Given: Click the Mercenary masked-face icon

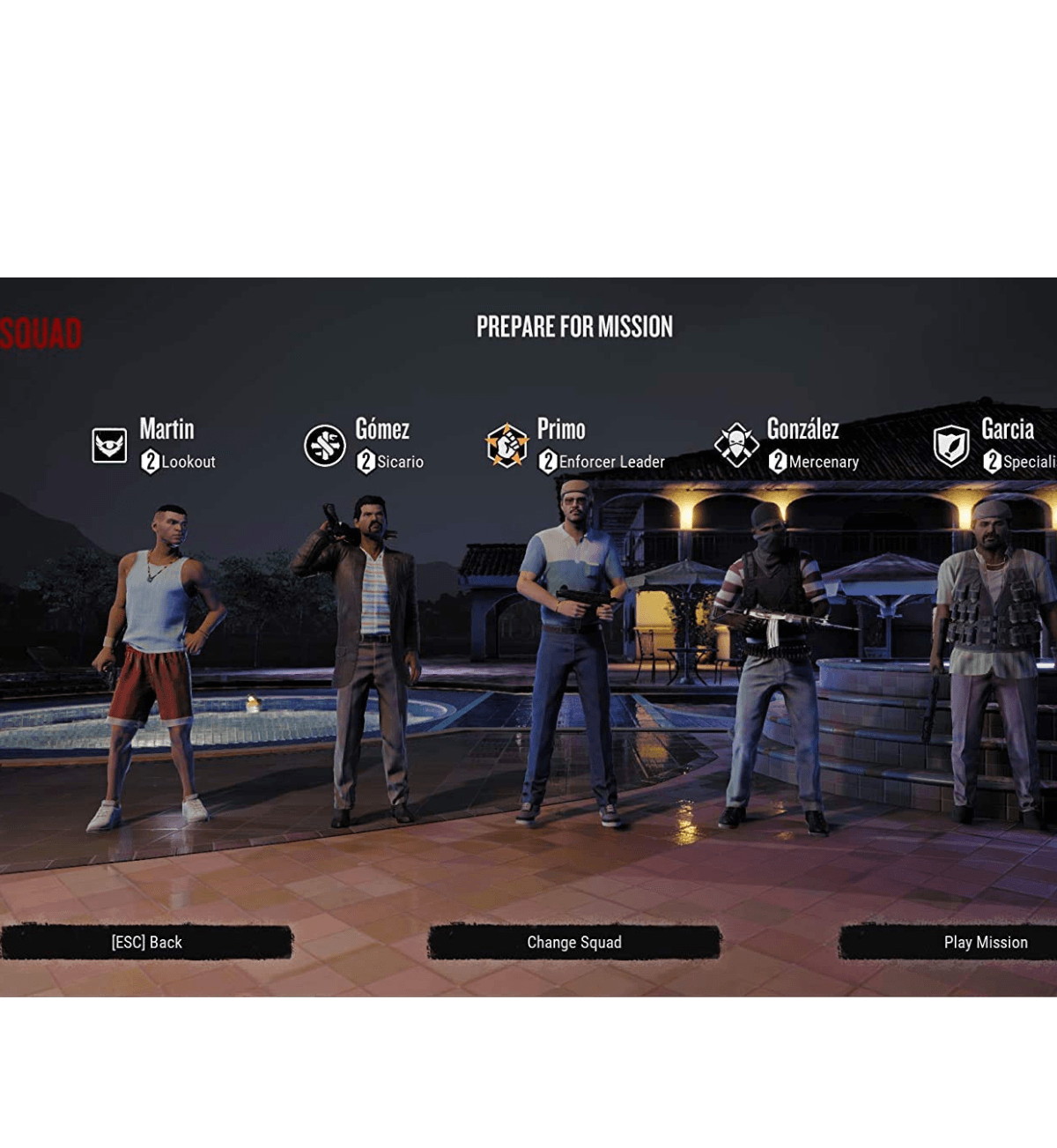Looking at the screenshot, I should pyautogui.click(x=736, y=445).
